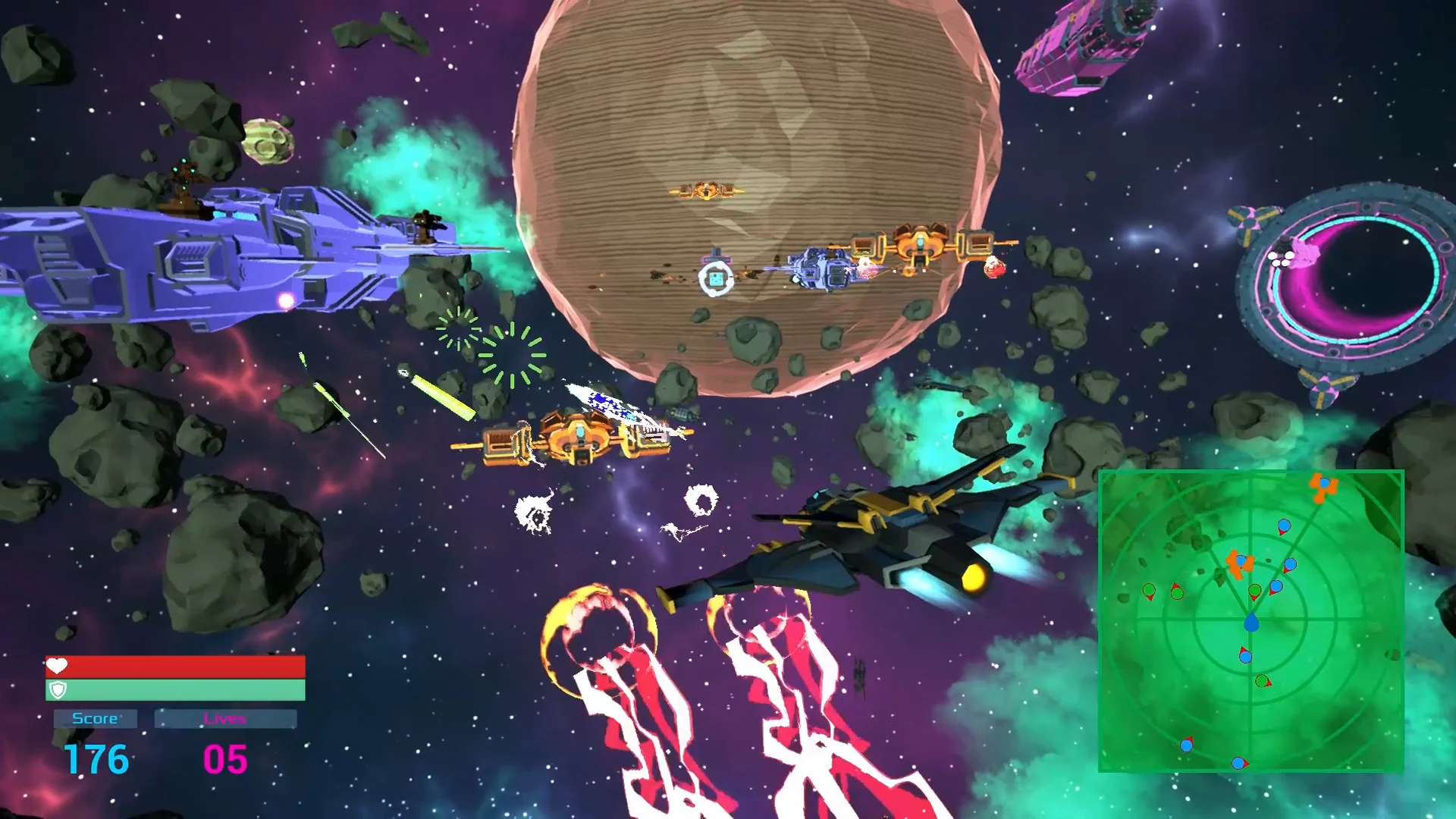1456x819 pixels.
Task: Click the second orange cluster icon on radar
Action: pyautogui.click(x=1239, y=563)
